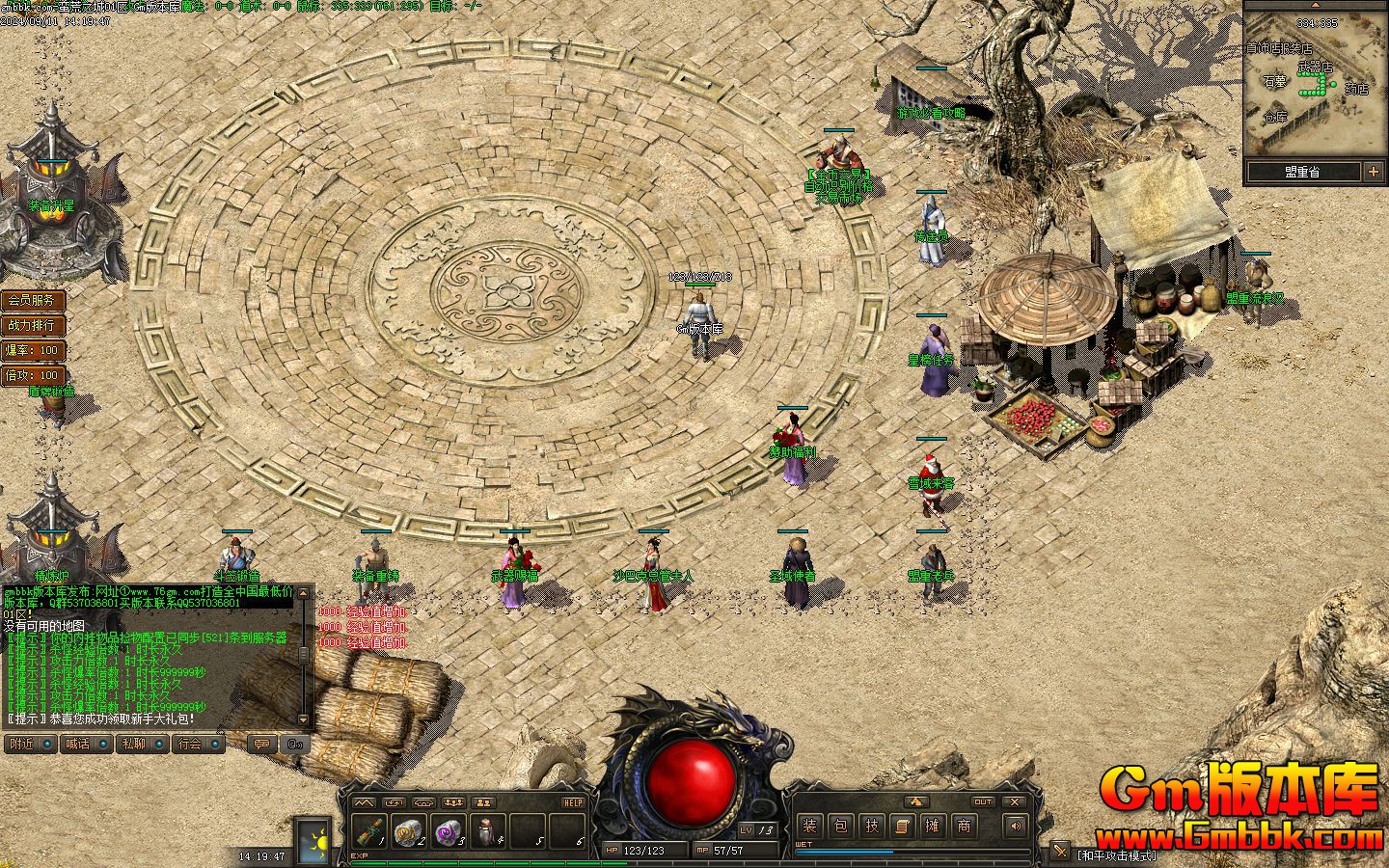Screen dimensions: 1389x868
Task: Use the purple swirl stone in slot 3
Action: 447,829
